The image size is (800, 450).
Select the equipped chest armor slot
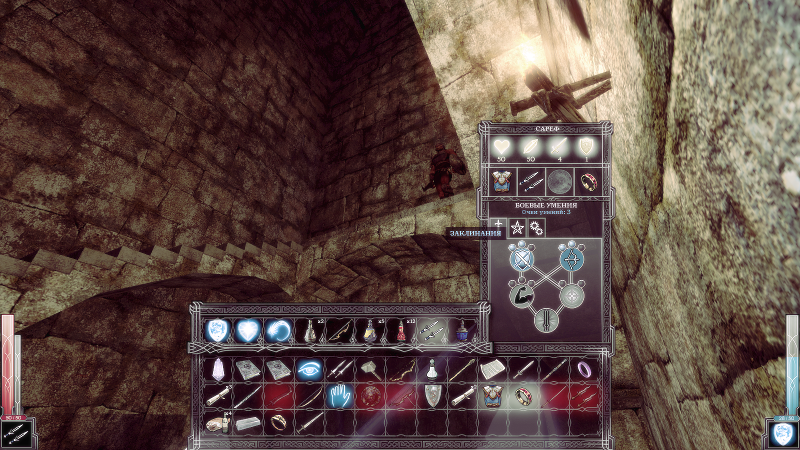tap(500, 183)
